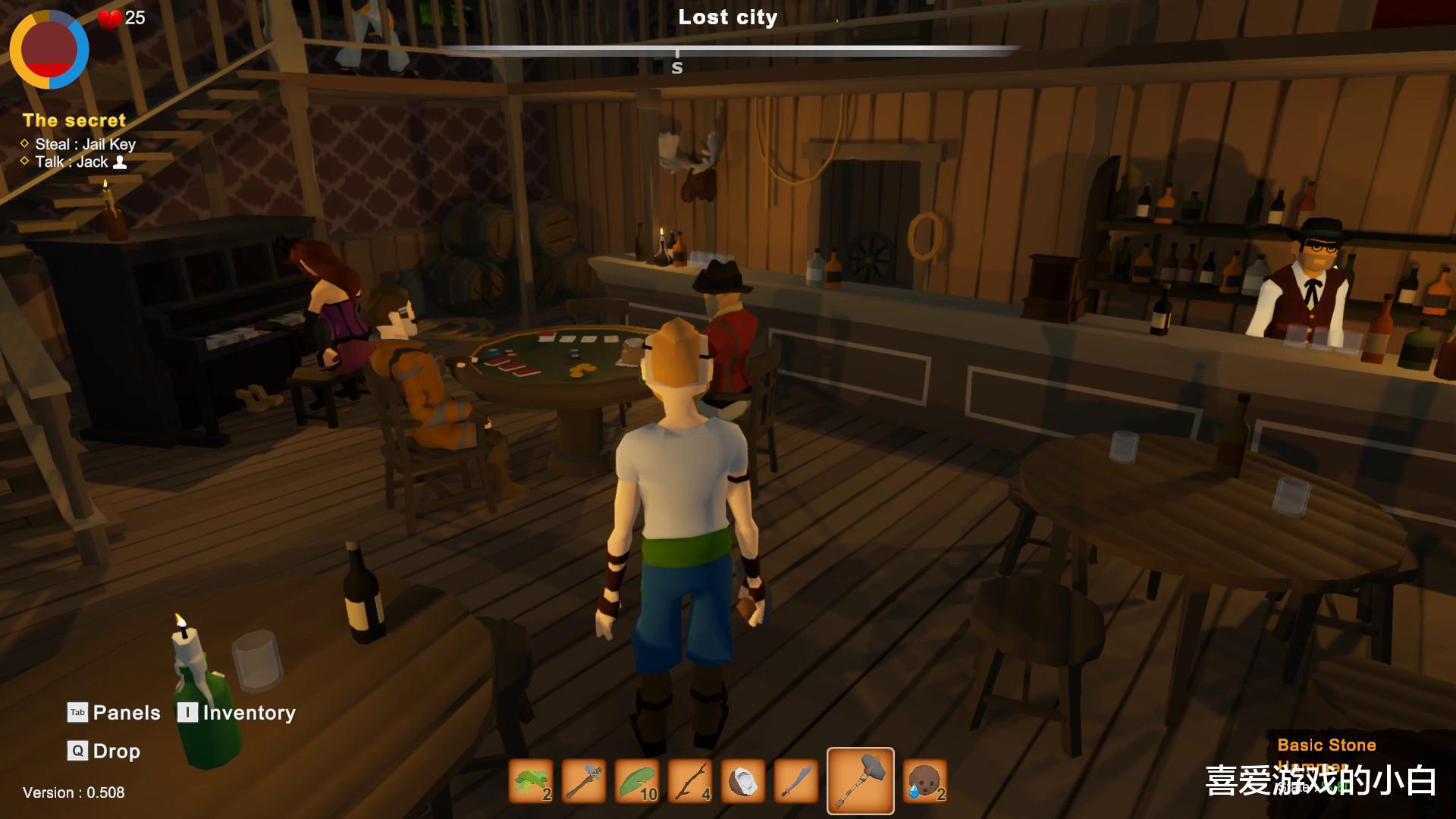
Task: Select the green leaves bundle hotbar slot
Action: click(531, 781)
